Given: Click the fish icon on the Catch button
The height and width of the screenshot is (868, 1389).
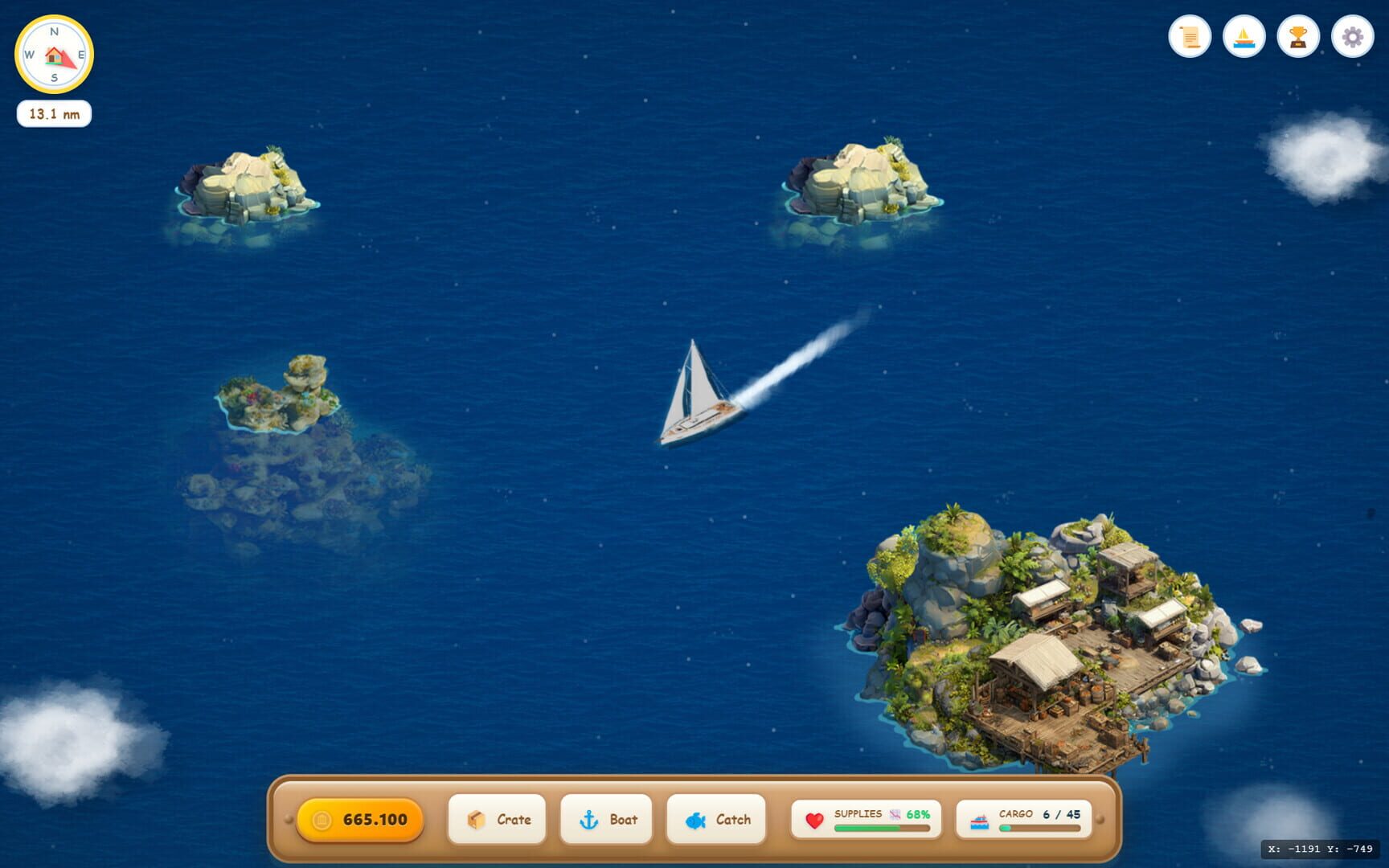Looking at the screenshot, I should [695, 820].
